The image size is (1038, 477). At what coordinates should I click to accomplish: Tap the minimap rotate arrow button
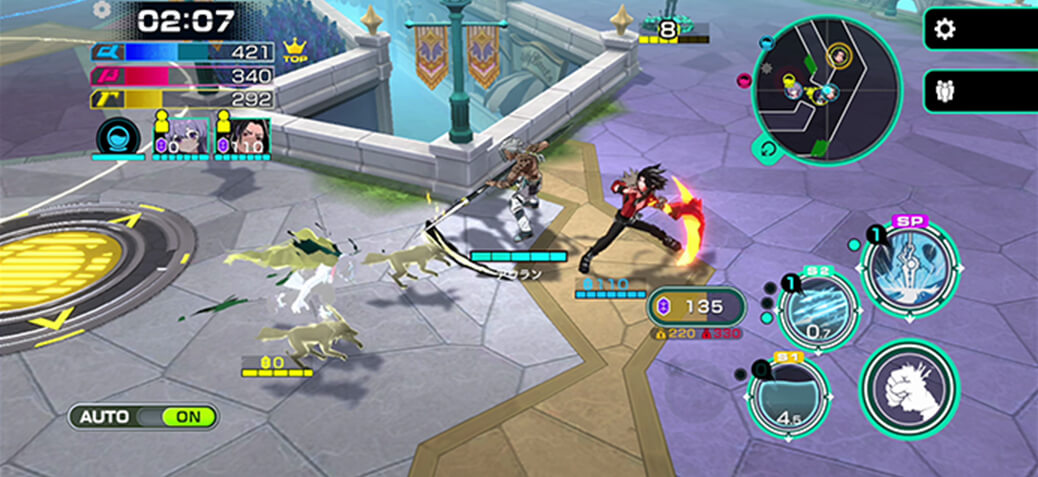(767, 151)
